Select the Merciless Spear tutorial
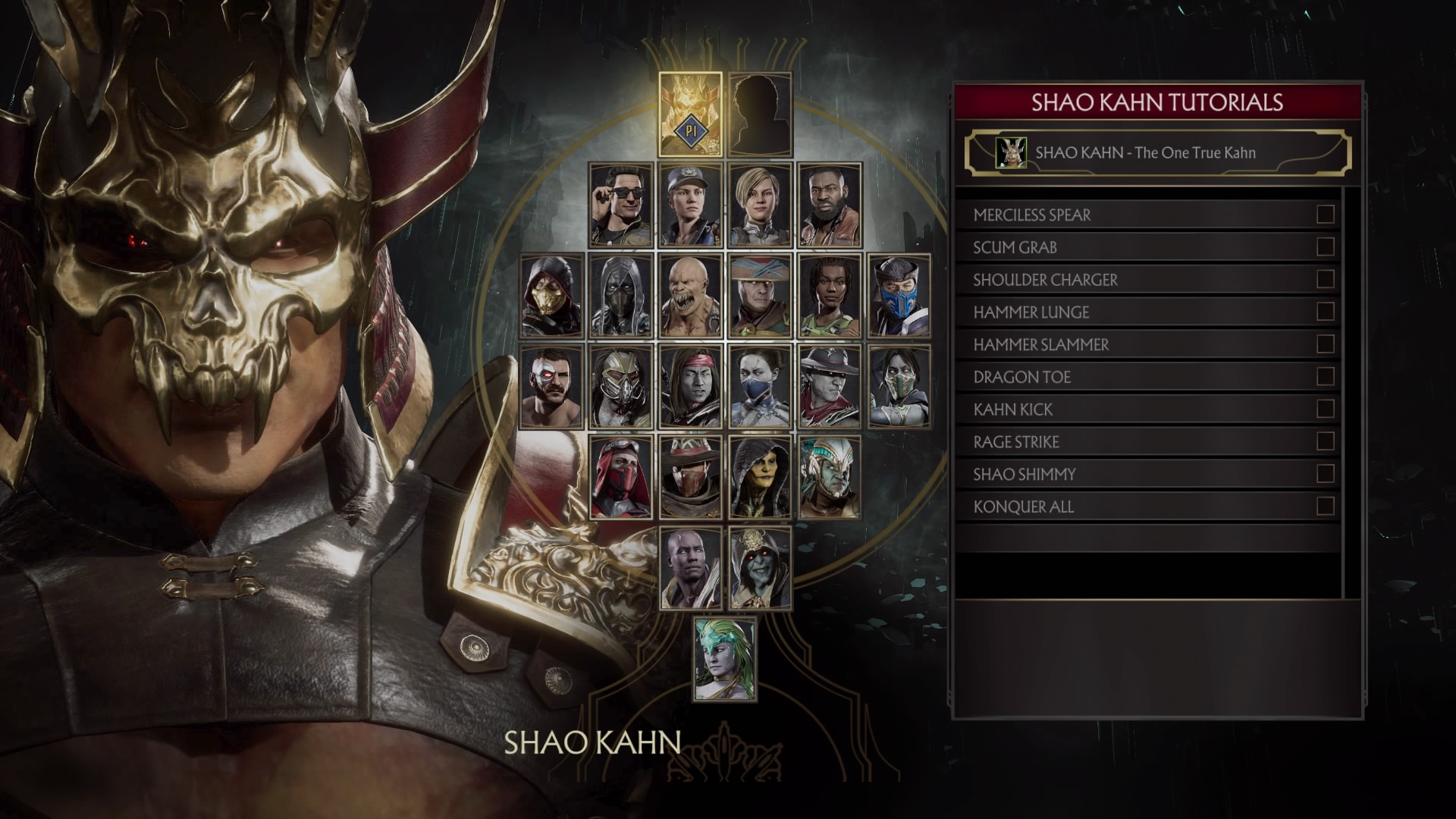The image size is (1456, 819). [x=1145, y=215]
